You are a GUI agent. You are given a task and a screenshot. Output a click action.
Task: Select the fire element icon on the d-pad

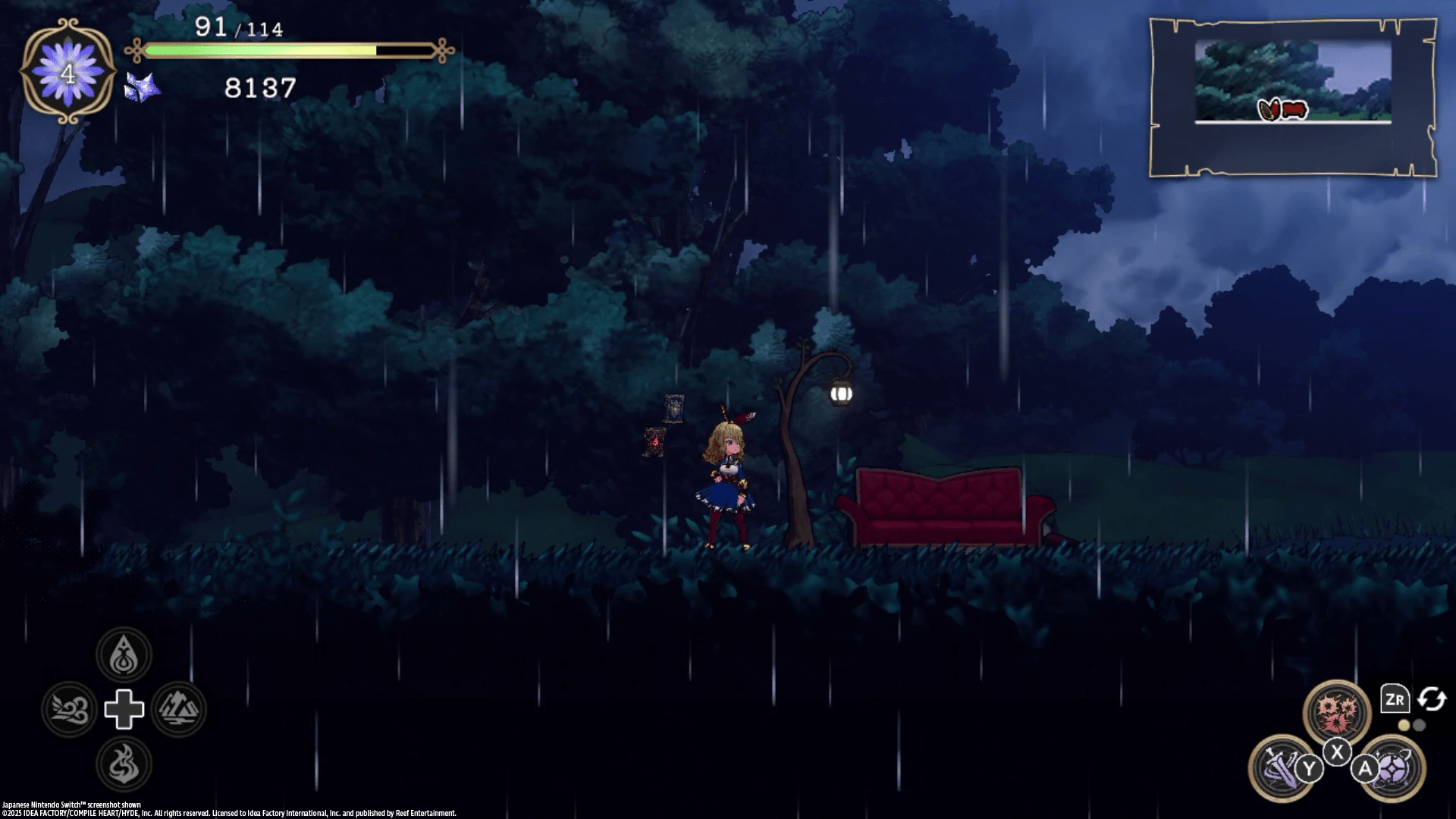click(x=124, y=765)
